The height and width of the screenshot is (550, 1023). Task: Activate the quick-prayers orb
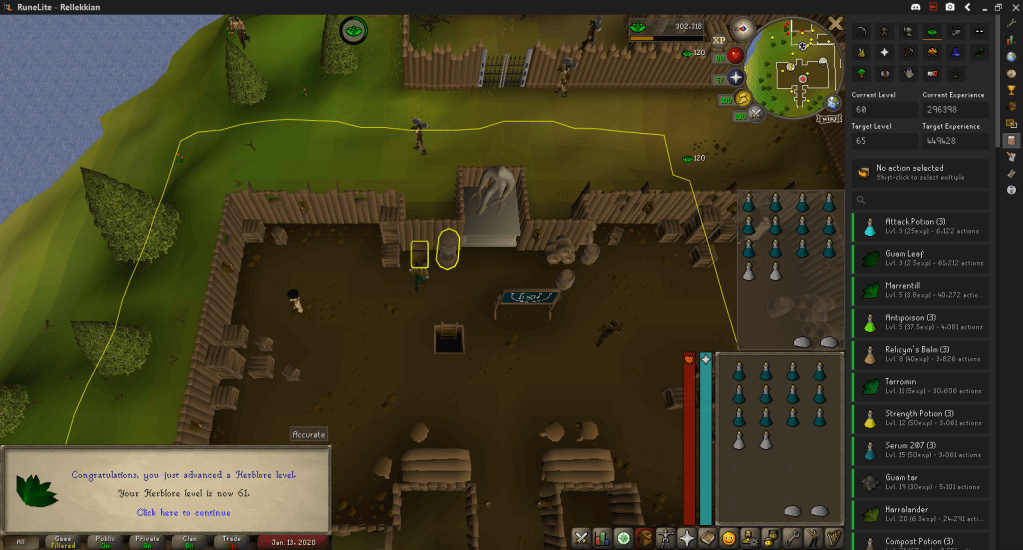pos(737,77)
